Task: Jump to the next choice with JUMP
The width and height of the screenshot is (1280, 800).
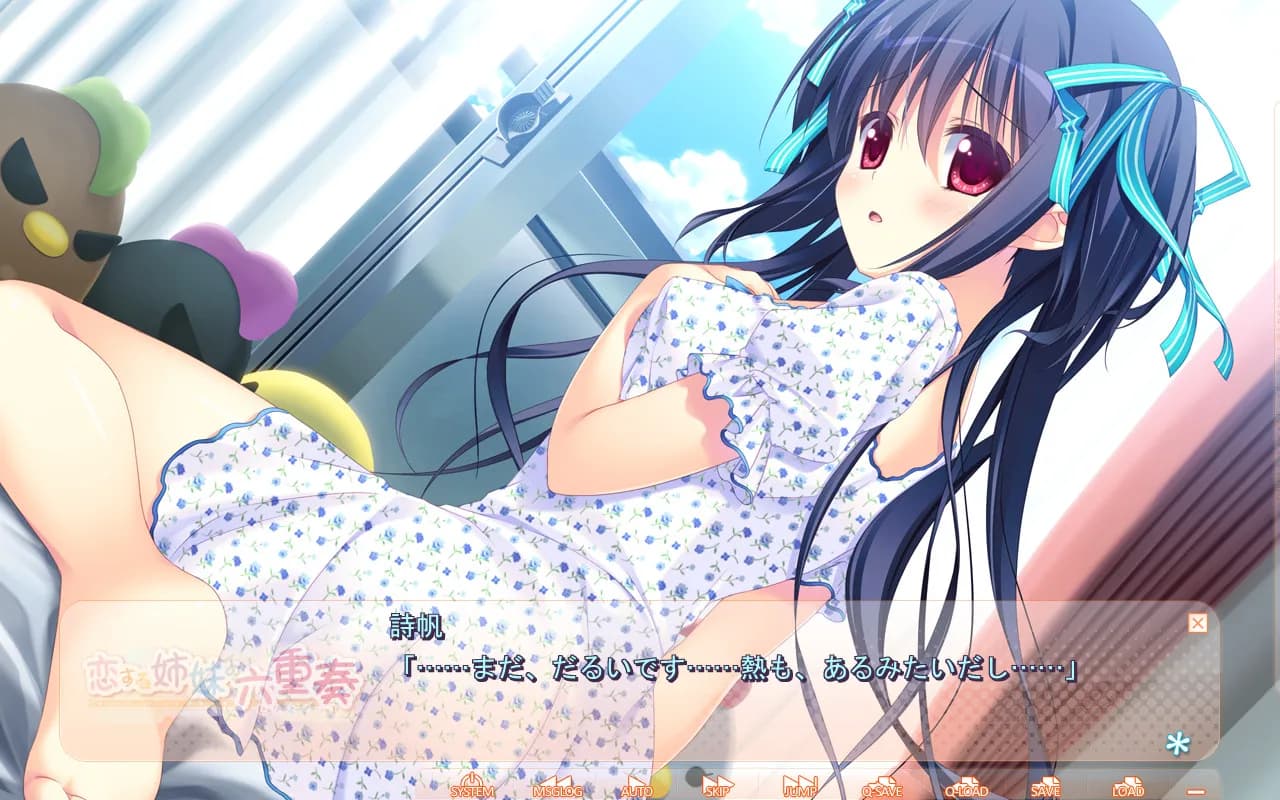Action: [801, 788]
